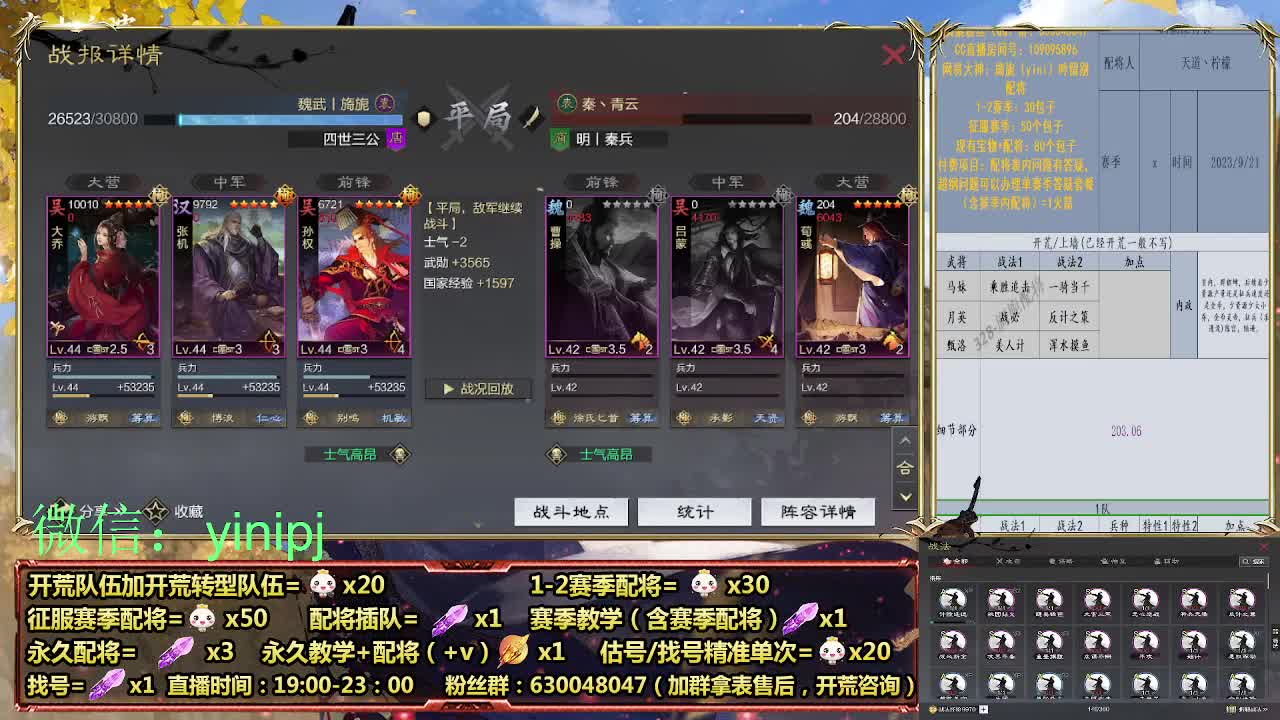The height and width of the screenshot is (720, 1280).
Task: Click the 收藏 star icon to favorite this battle
Action: [x=154, y=509]
